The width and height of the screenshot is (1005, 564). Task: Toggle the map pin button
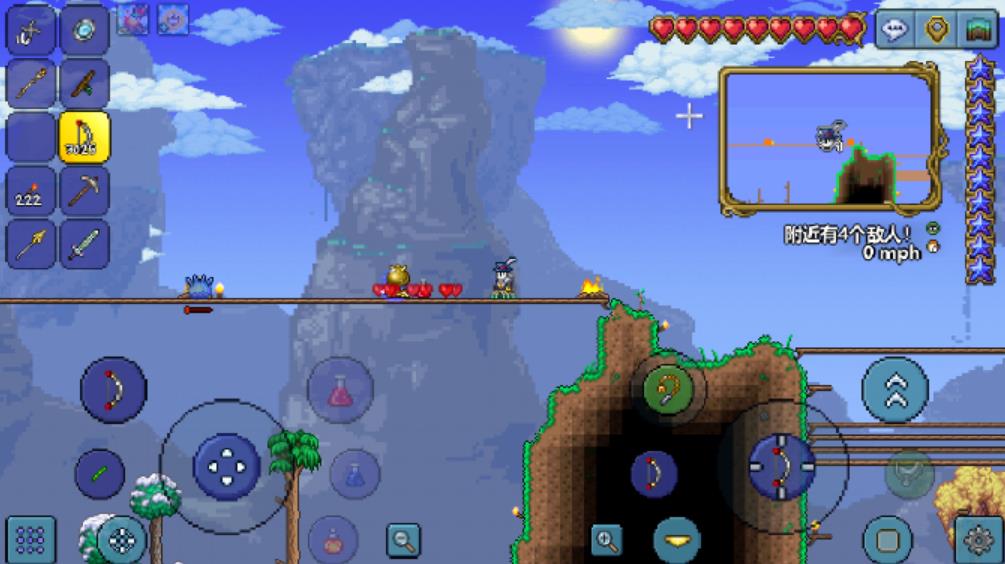coord(937,30)
